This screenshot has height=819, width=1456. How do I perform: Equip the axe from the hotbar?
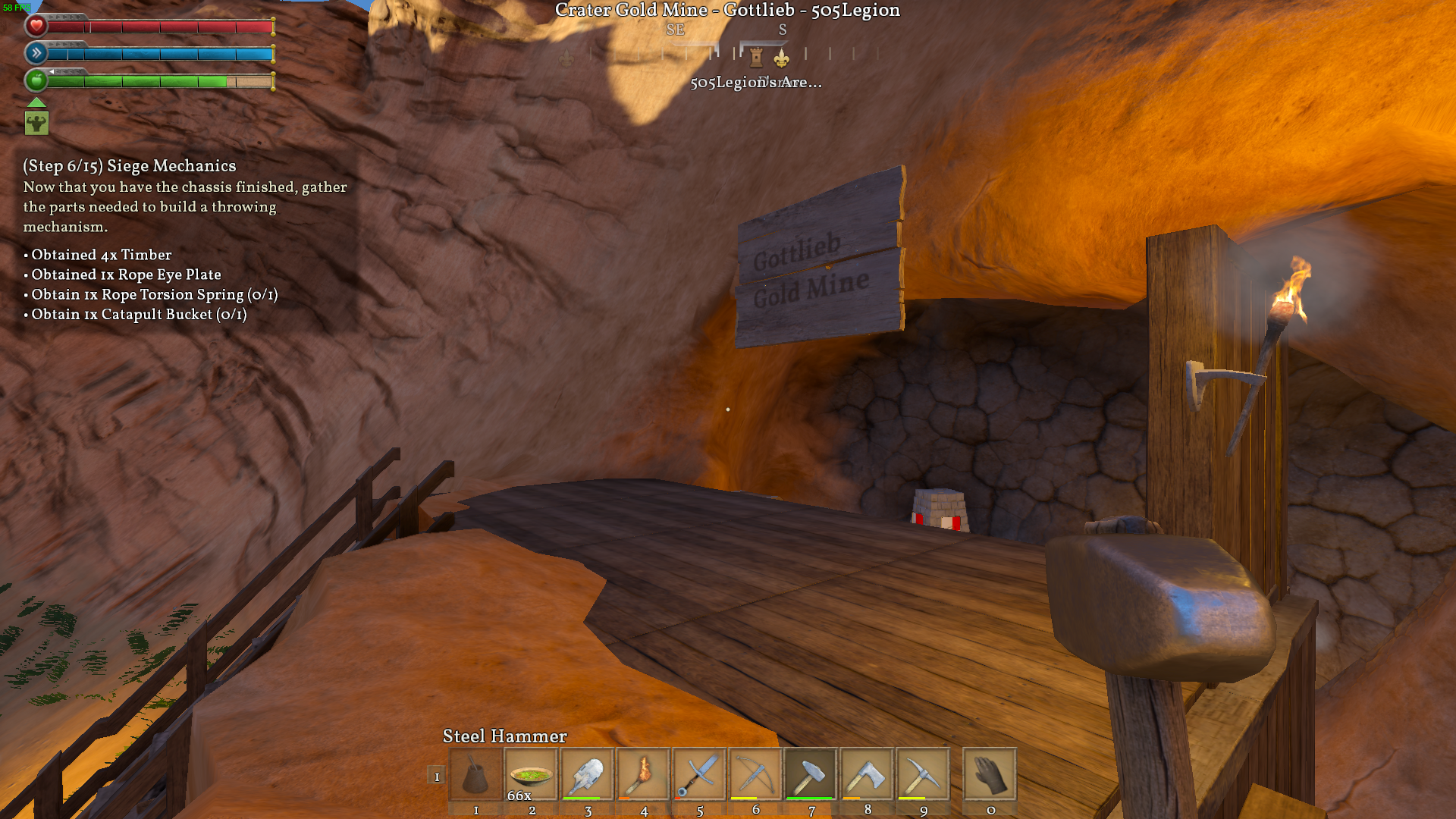[x=867, y=774]
